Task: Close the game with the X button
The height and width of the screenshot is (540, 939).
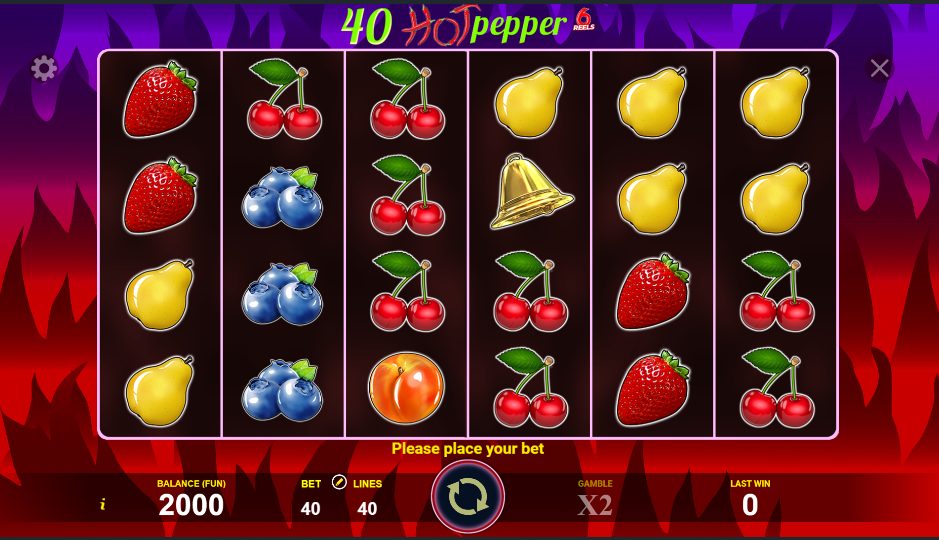Action: (x=879, y=68)
